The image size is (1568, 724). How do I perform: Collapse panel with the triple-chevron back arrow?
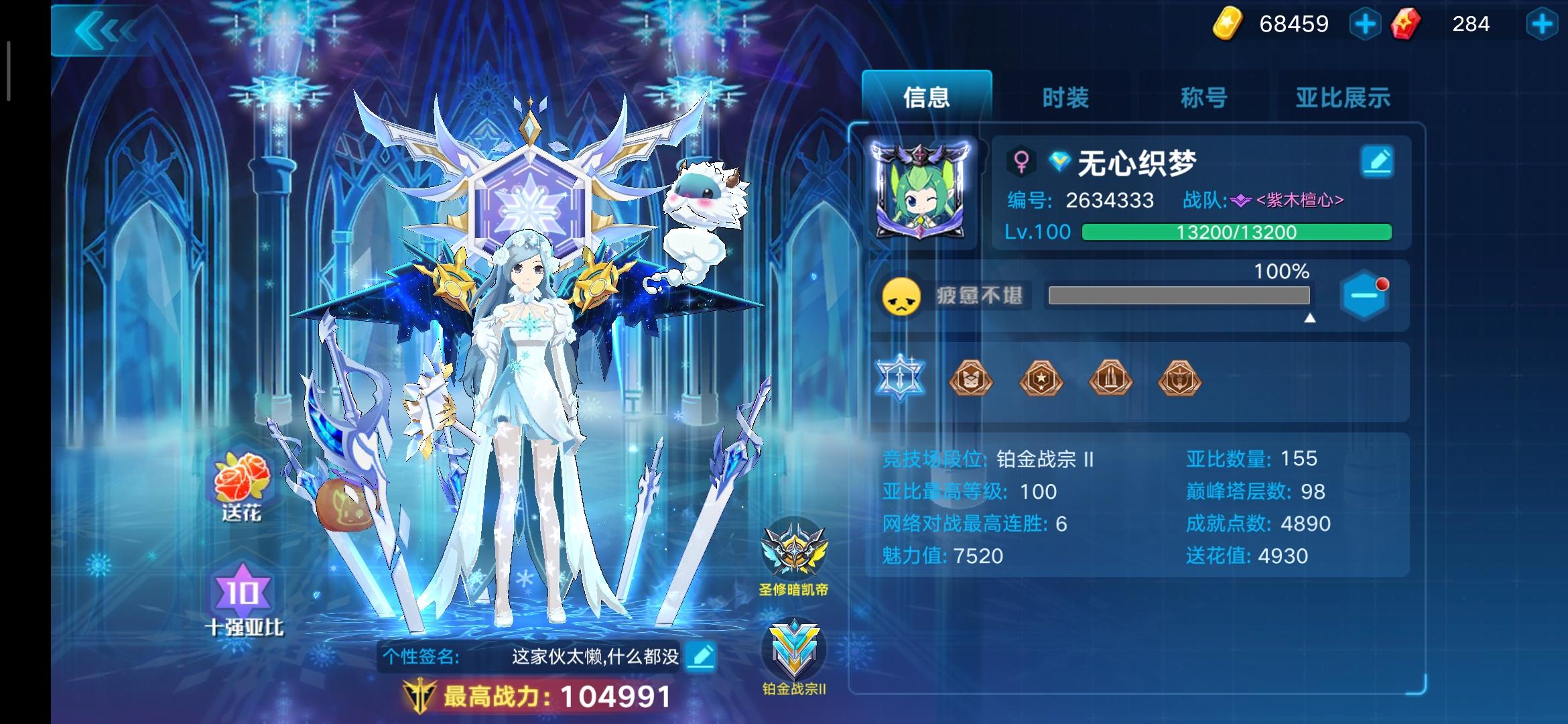pyautogui.click(x=107, y=28)
